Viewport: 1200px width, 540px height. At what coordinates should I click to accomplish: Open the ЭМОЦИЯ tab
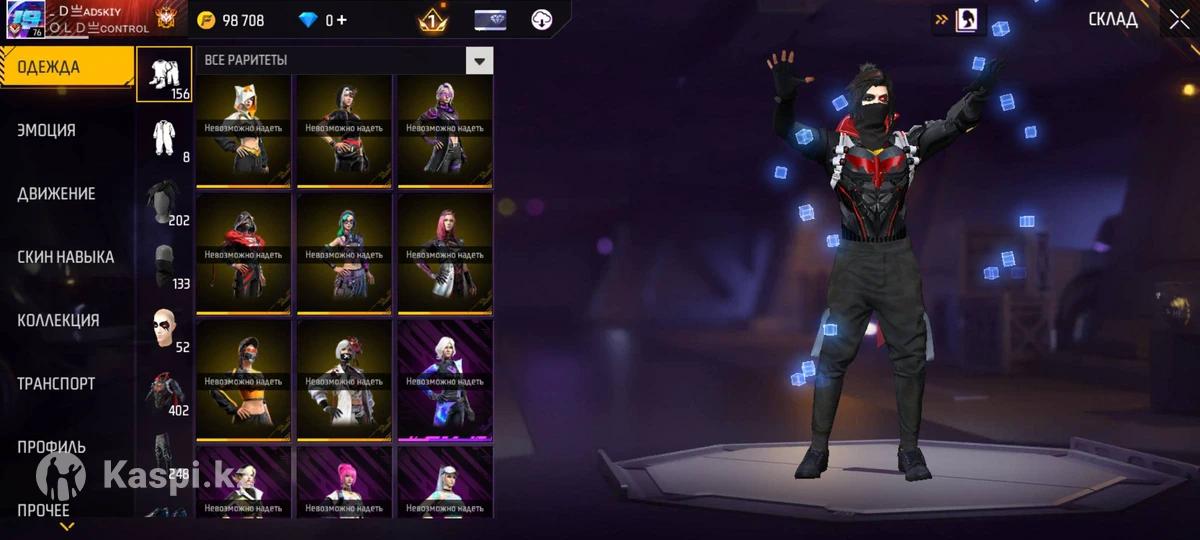(47, 130)
